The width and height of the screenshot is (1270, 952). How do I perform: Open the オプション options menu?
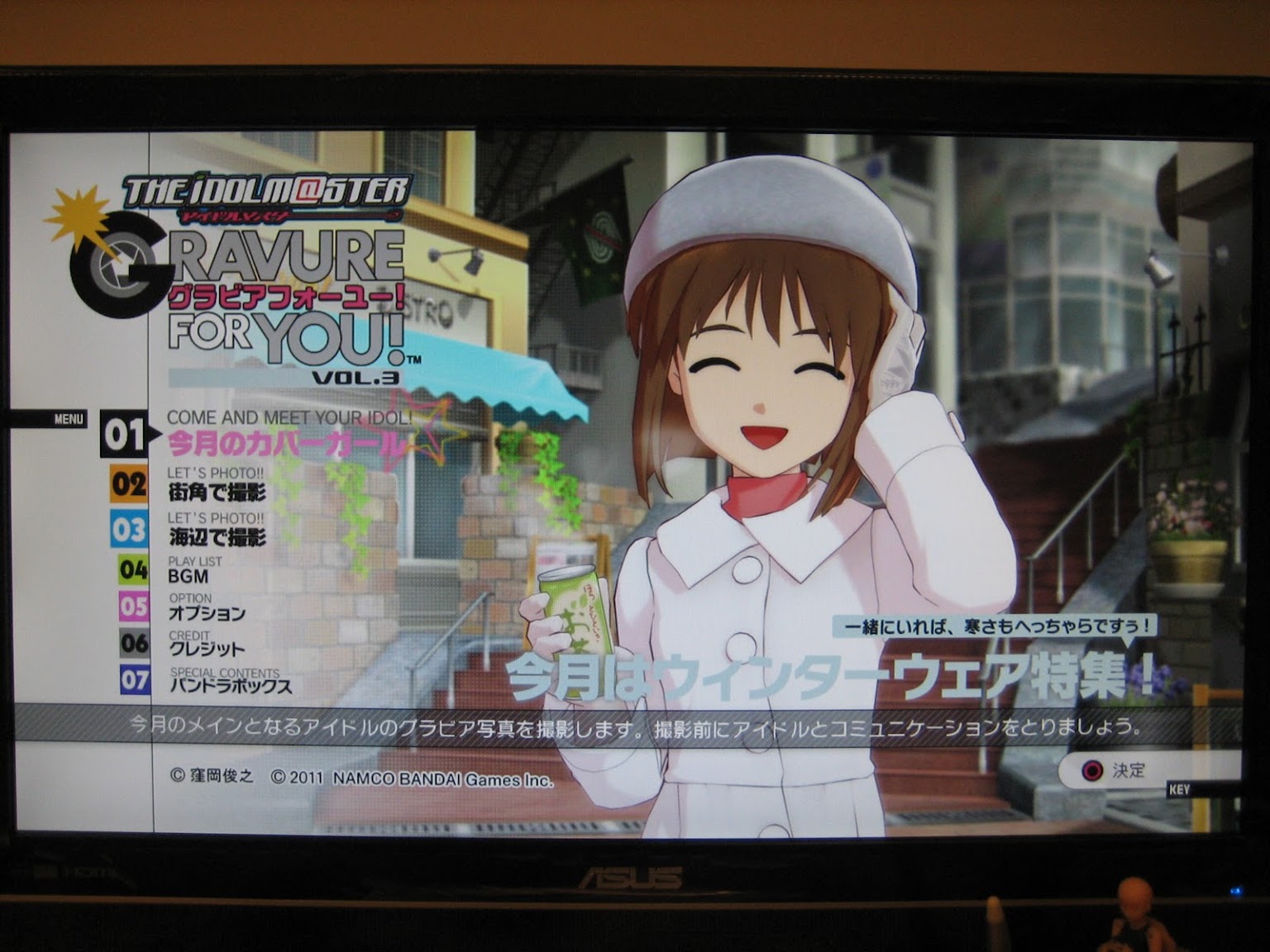point(207,613)
